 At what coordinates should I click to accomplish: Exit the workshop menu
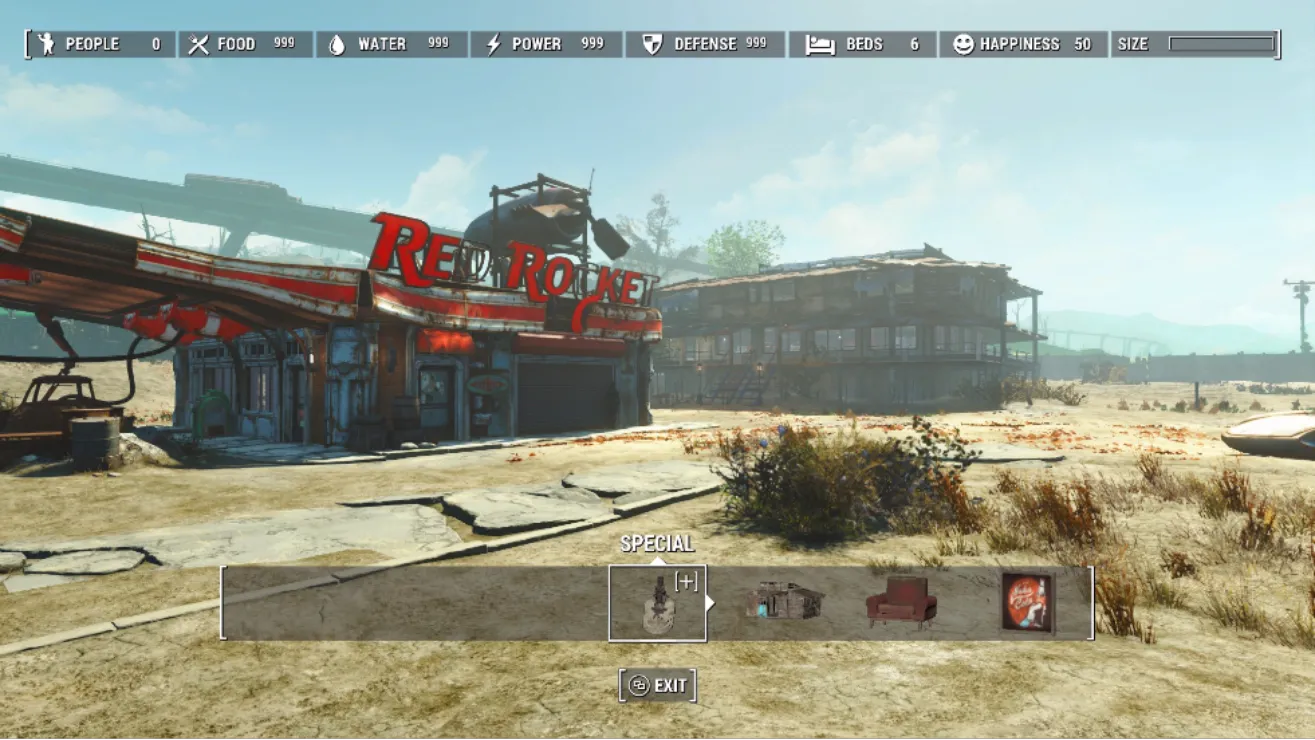[658, 685]
